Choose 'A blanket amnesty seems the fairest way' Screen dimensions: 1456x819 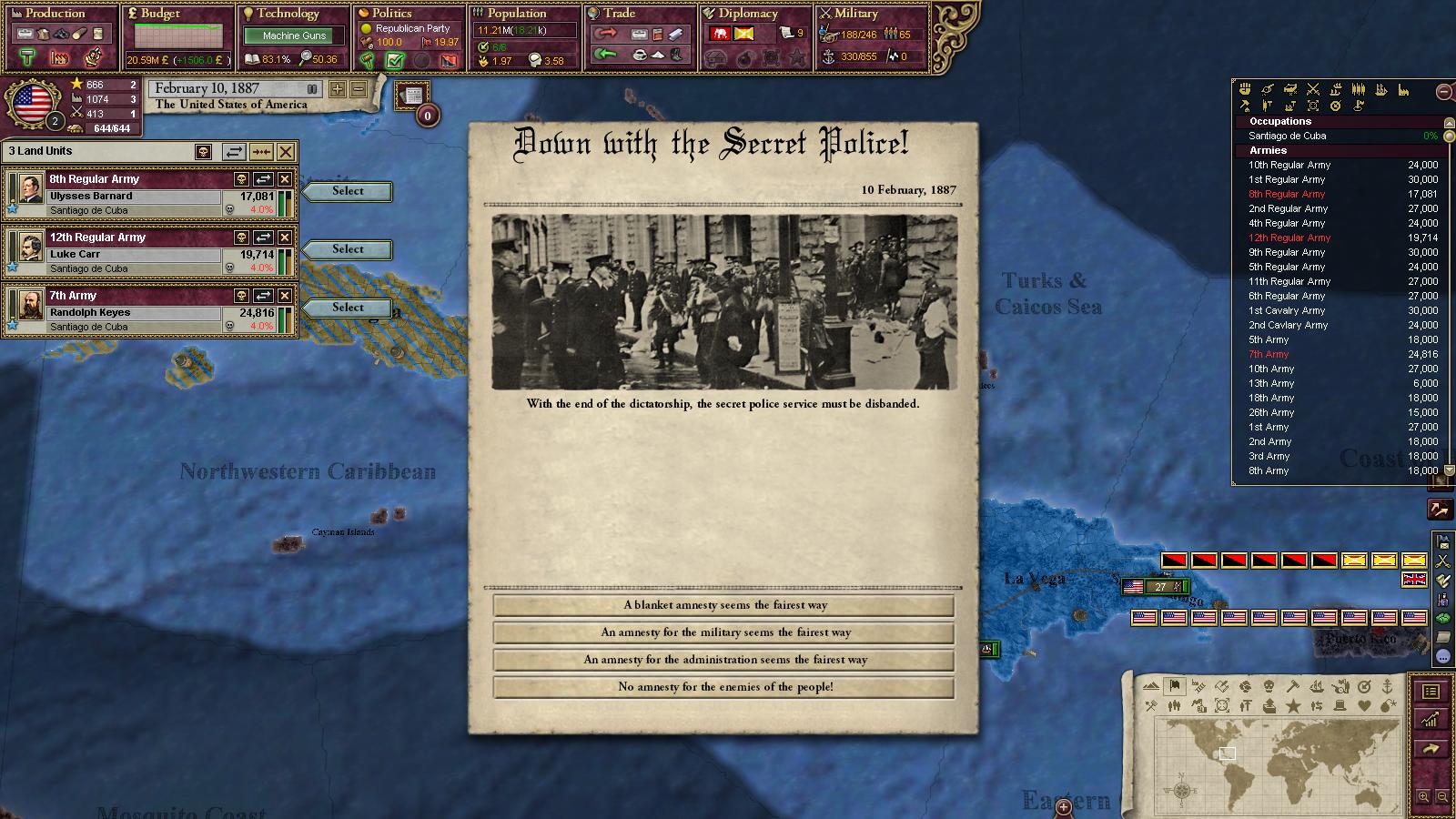pyautogui.click(x=724, y=605)
